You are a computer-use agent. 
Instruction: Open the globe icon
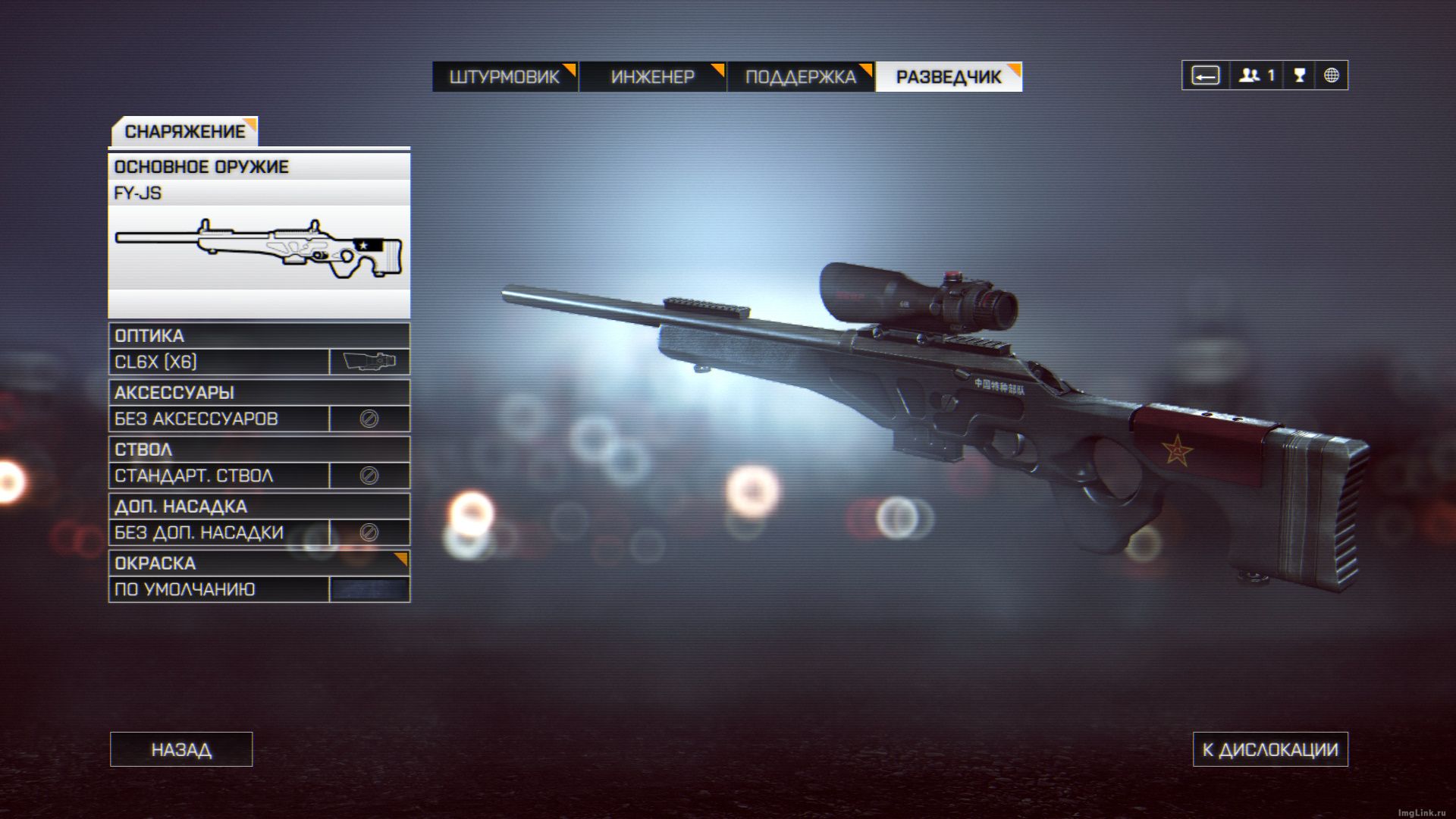pos(1331,75)
